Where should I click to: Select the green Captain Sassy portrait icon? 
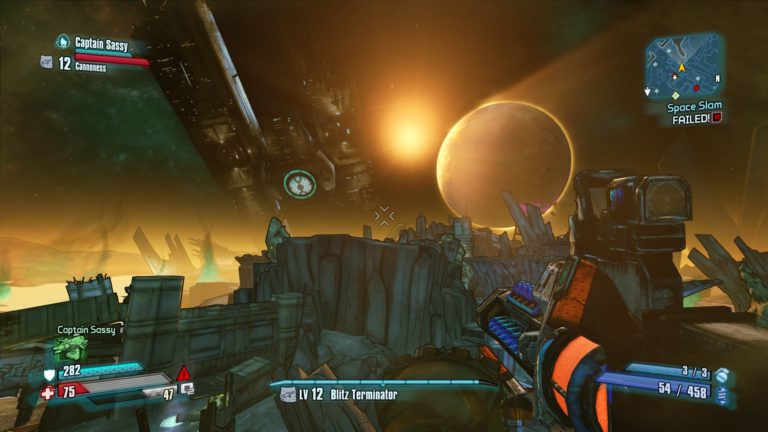point(70,349)
